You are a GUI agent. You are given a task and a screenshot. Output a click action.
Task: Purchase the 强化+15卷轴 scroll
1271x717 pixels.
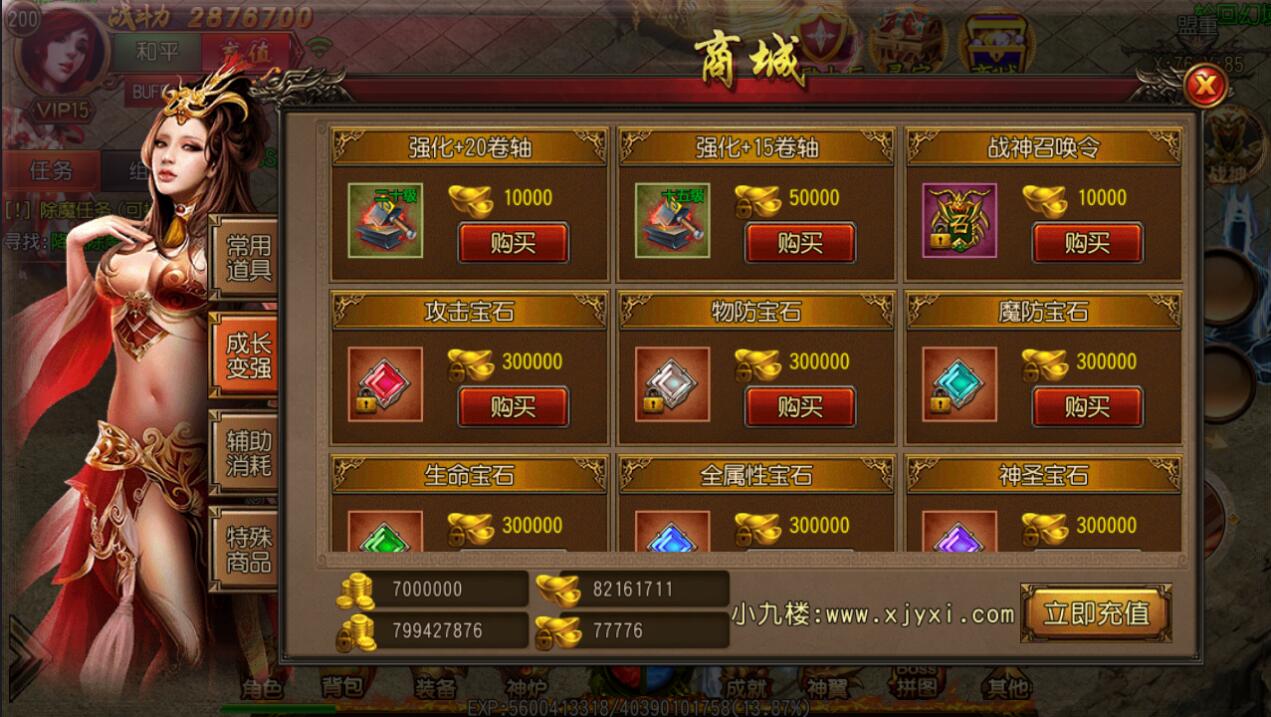pos(800,243)
